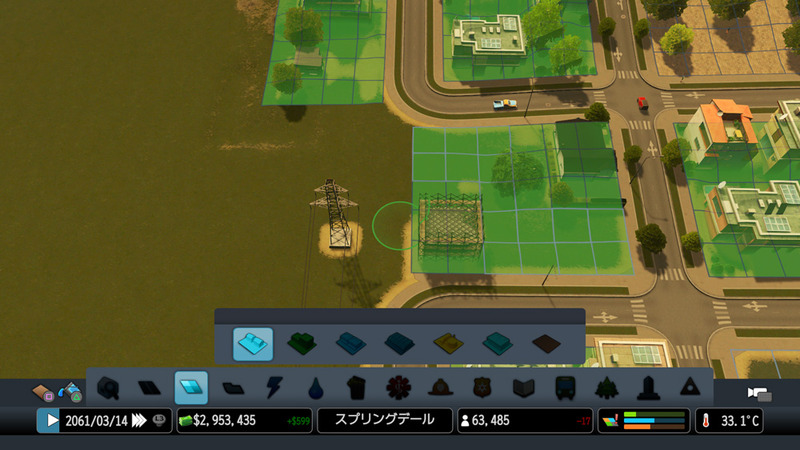Choose the low density residential zone
The width and height of the screenshot is (800, 450).
(253, 344)
